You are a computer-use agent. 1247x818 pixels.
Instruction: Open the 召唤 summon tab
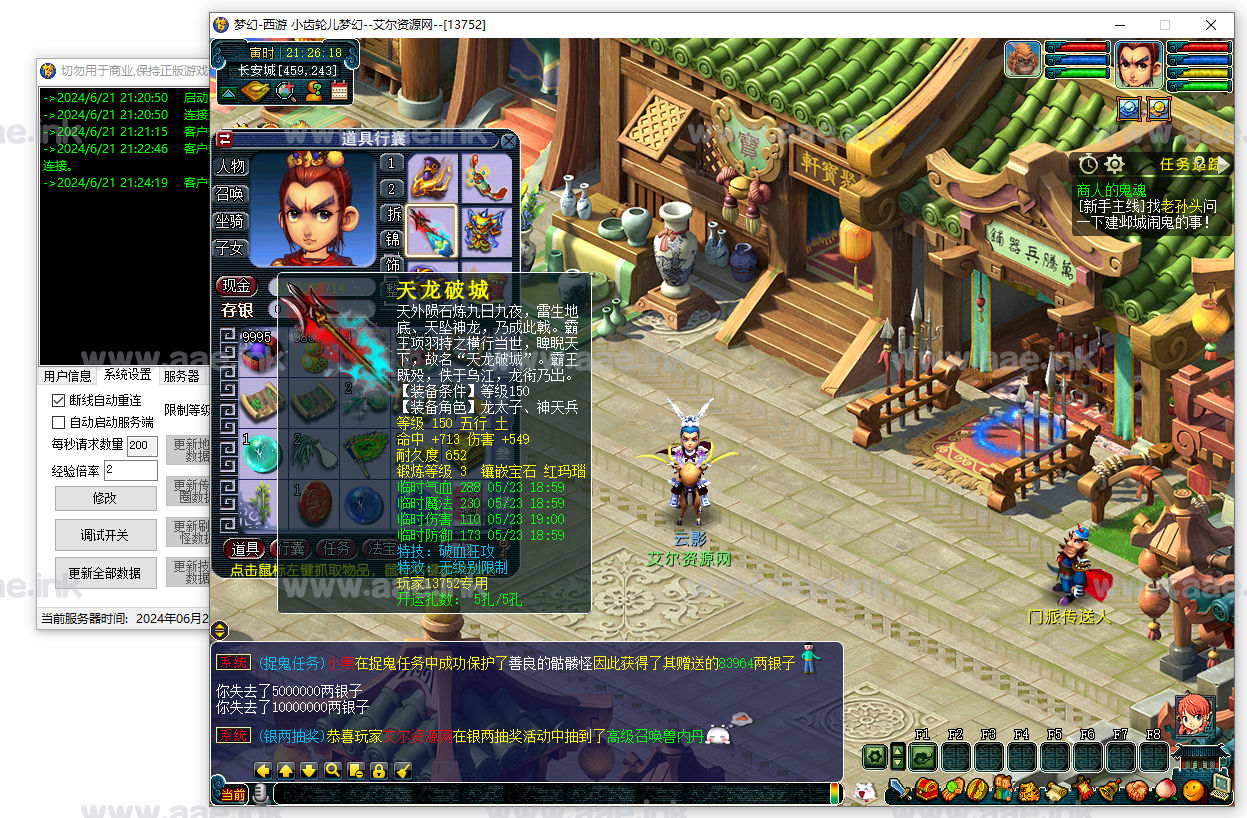[x=230, y=193]
